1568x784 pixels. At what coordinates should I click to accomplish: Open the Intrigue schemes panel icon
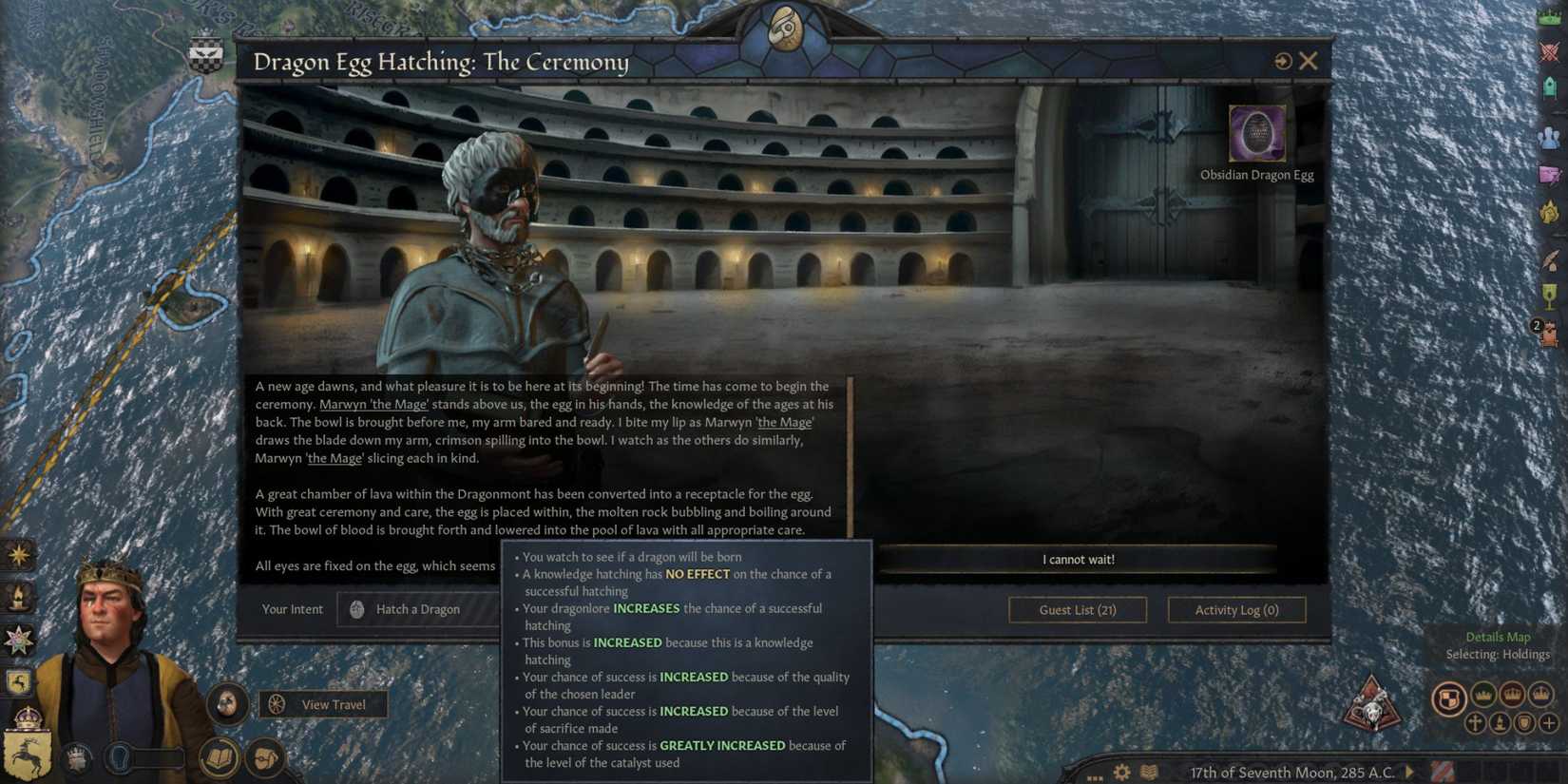tap(1549, 176)
